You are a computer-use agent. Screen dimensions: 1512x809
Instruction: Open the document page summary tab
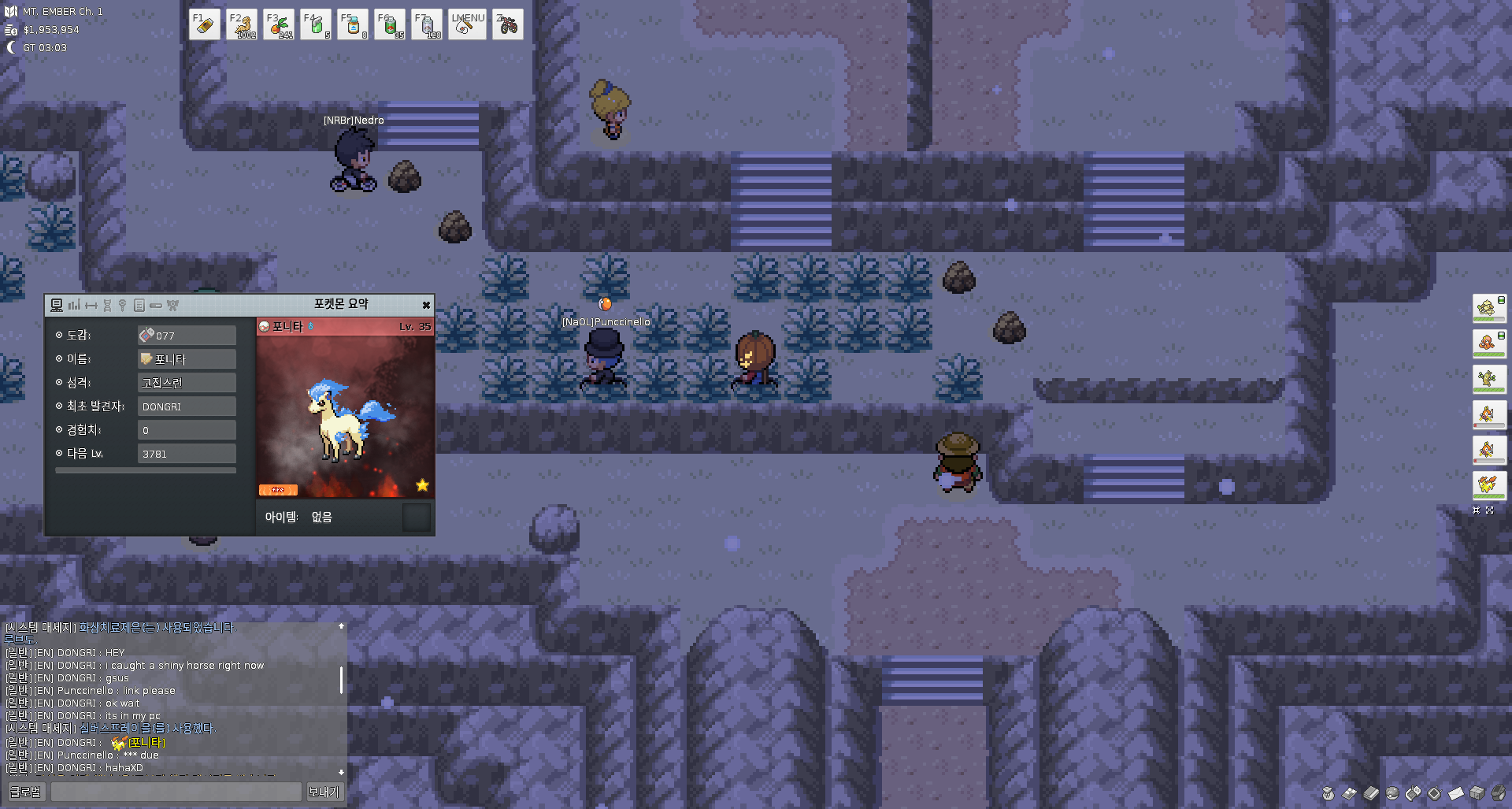point(139,306)
